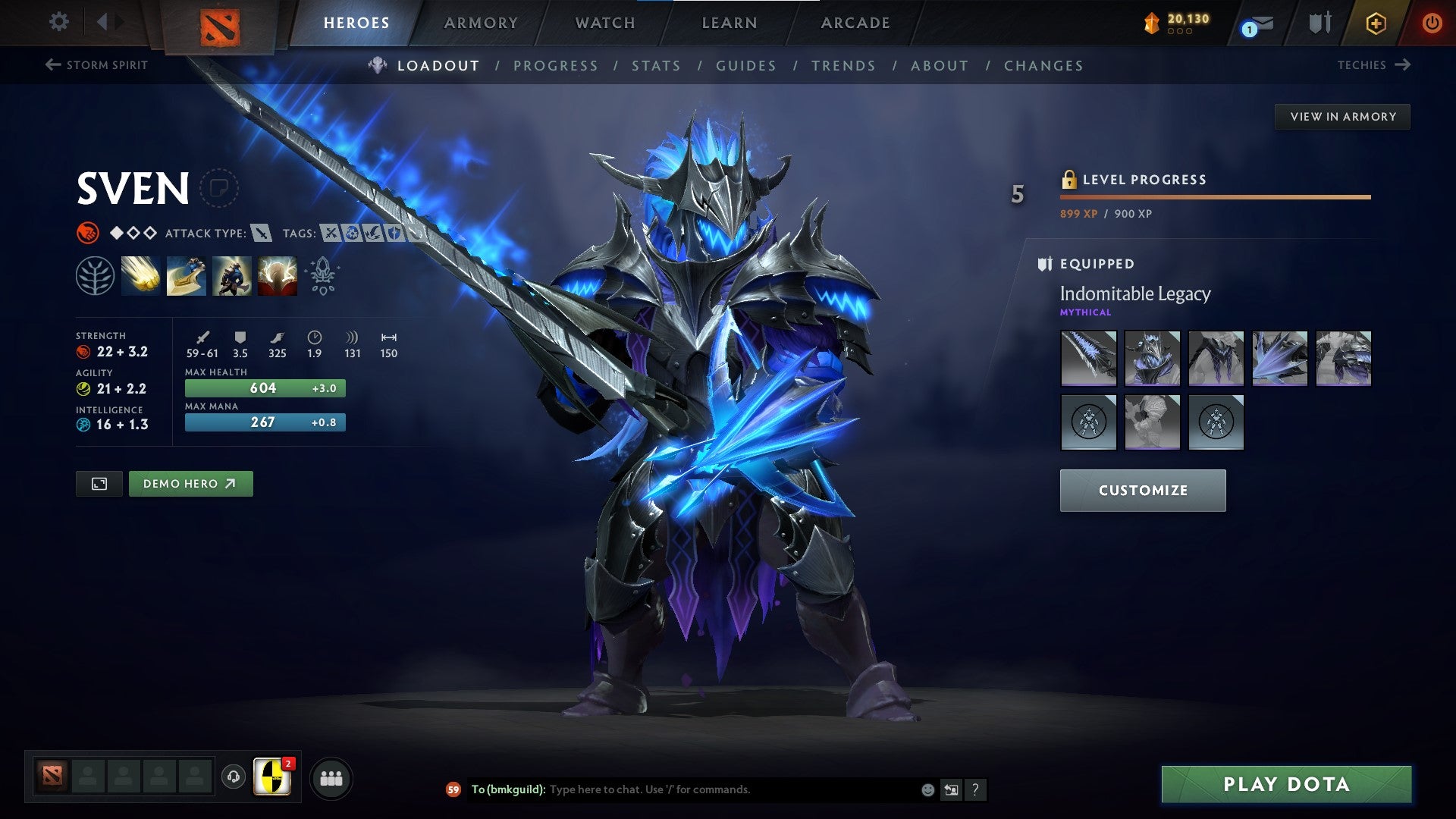
Task: Open the ARMORY section
Action: [482, 23]
